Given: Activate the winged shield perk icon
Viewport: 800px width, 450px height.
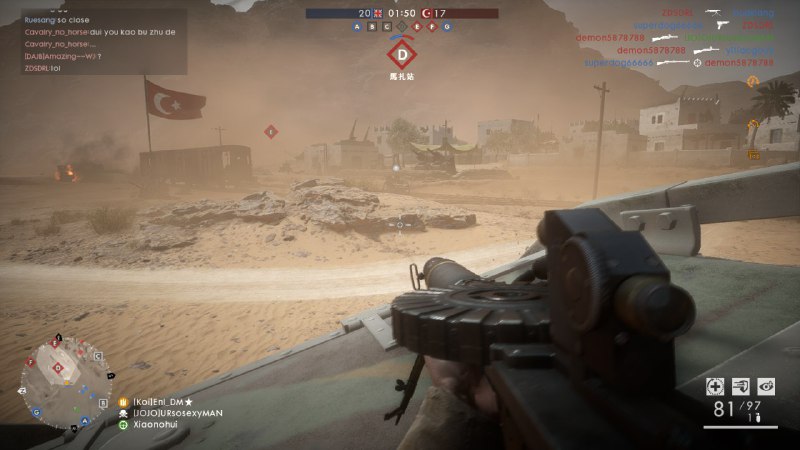Looking at the screenshot, I should click(x=741, y=386).
